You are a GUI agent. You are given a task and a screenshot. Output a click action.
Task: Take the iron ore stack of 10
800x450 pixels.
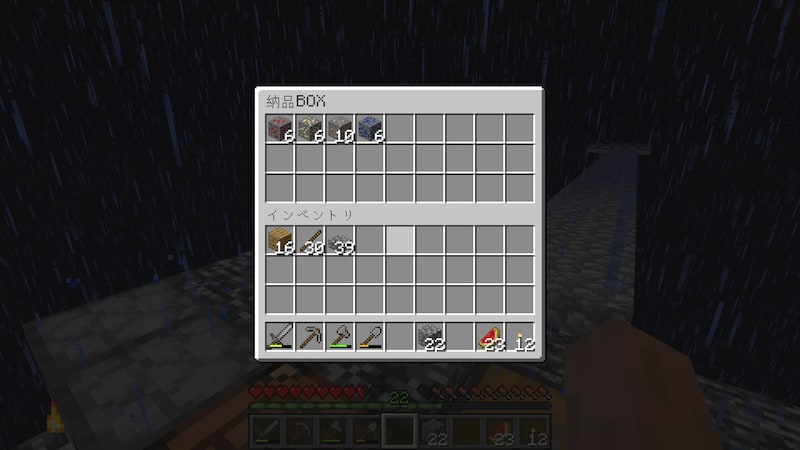pyautogui.click(x=339, y=129)
